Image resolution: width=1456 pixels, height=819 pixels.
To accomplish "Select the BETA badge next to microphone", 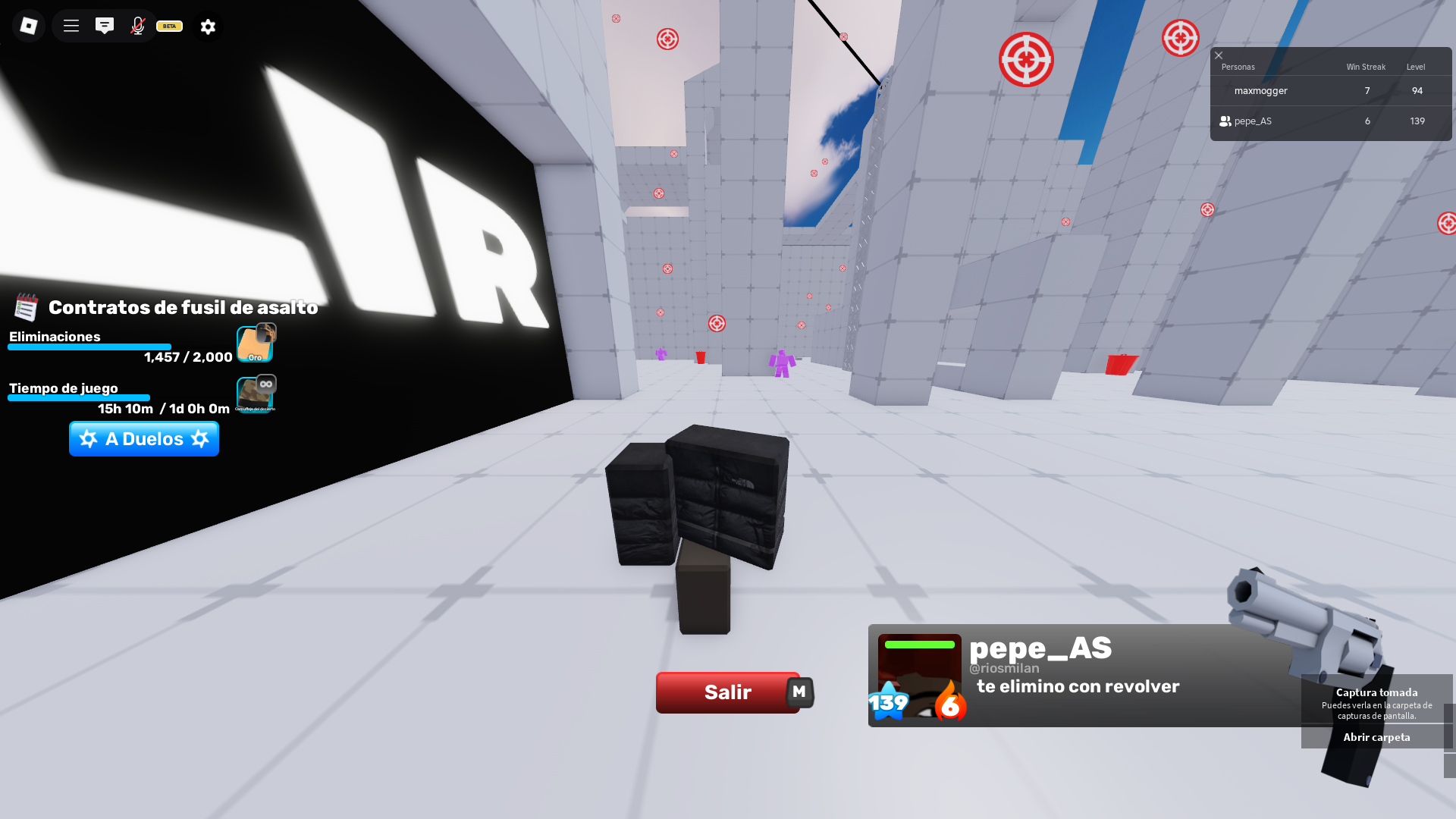I will 168,26.
